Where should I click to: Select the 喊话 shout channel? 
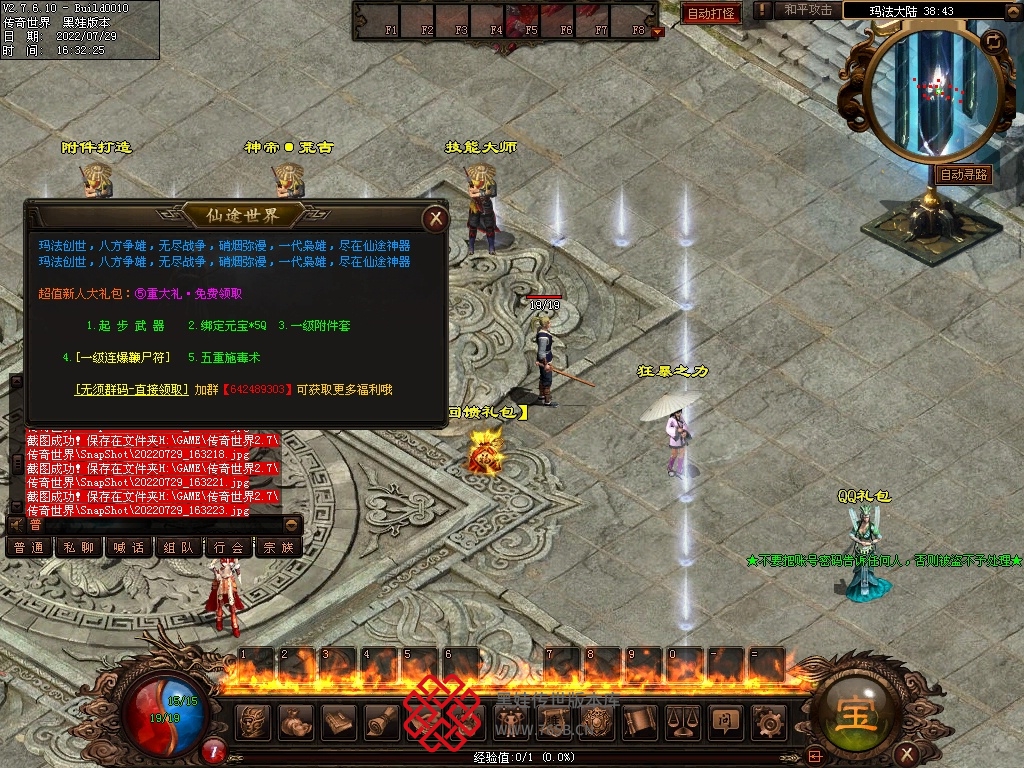point(128,548)
